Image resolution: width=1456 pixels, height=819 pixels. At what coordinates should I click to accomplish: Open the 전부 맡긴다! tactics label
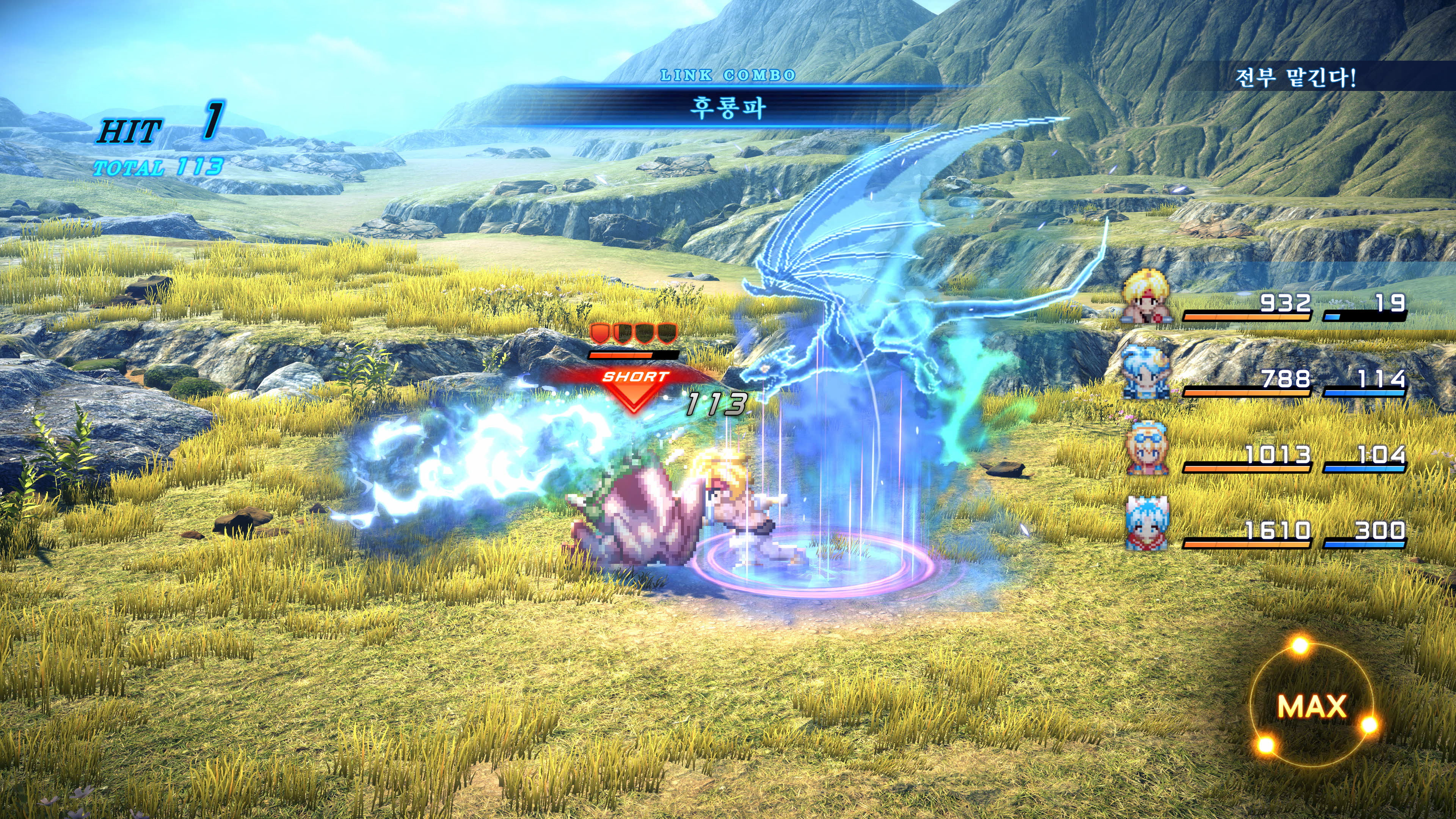coord(1295,77)
